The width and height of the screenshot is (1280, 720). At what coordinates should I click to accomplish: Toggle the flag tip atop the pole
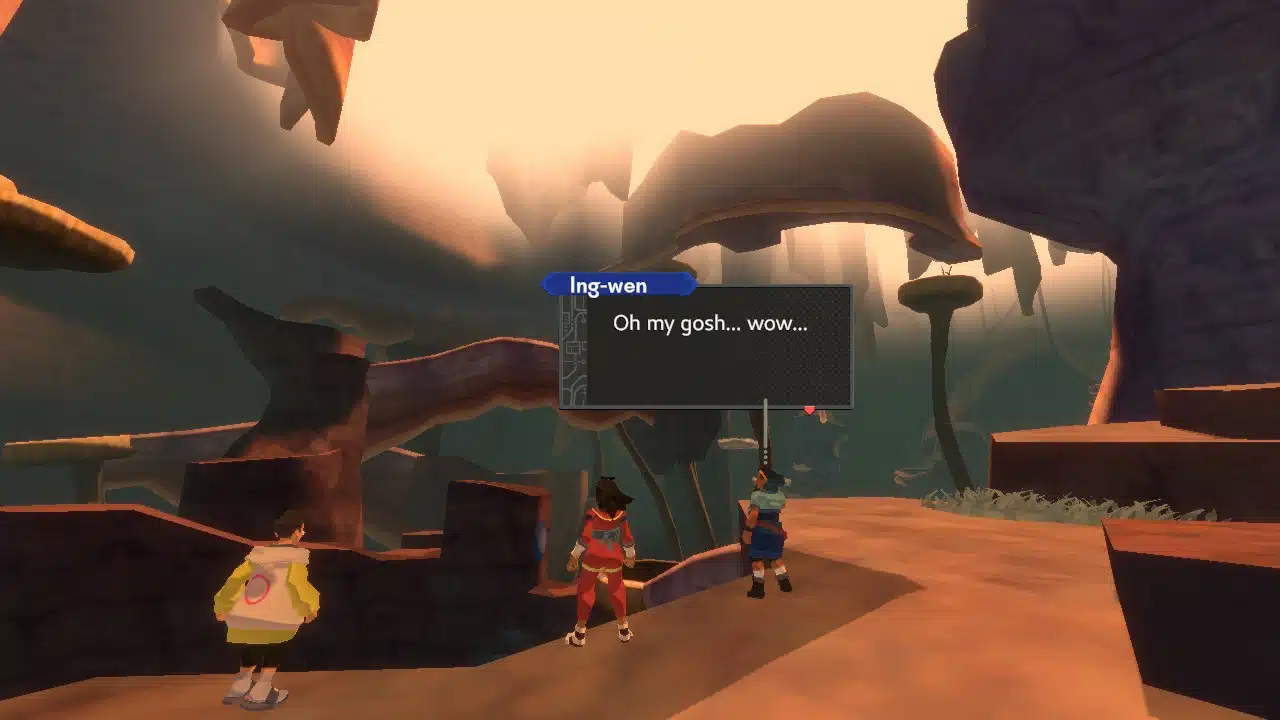[766, 400]
